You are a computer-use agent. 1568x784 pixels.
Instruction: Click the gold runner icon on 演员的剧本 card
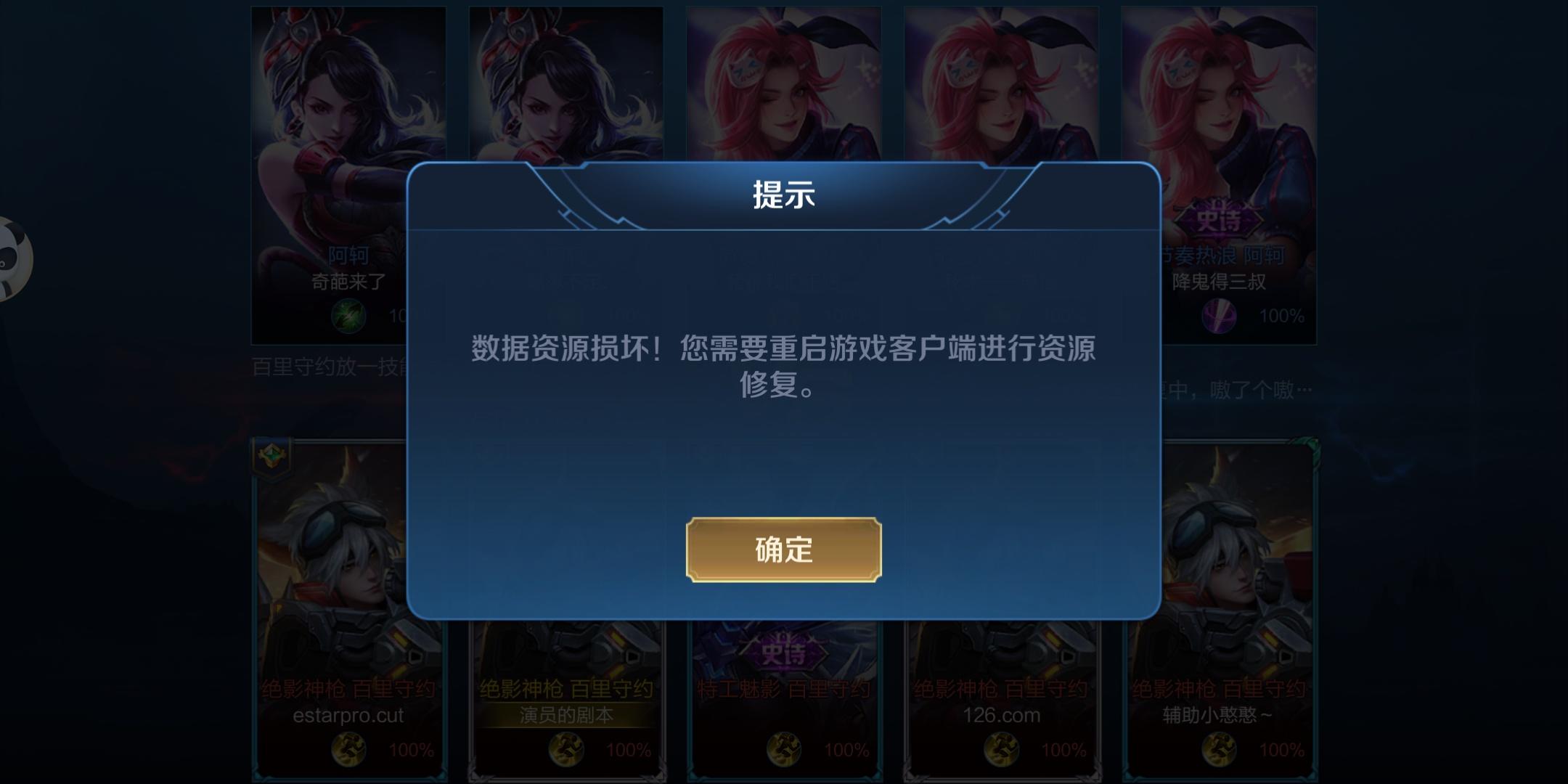point(565,748)
